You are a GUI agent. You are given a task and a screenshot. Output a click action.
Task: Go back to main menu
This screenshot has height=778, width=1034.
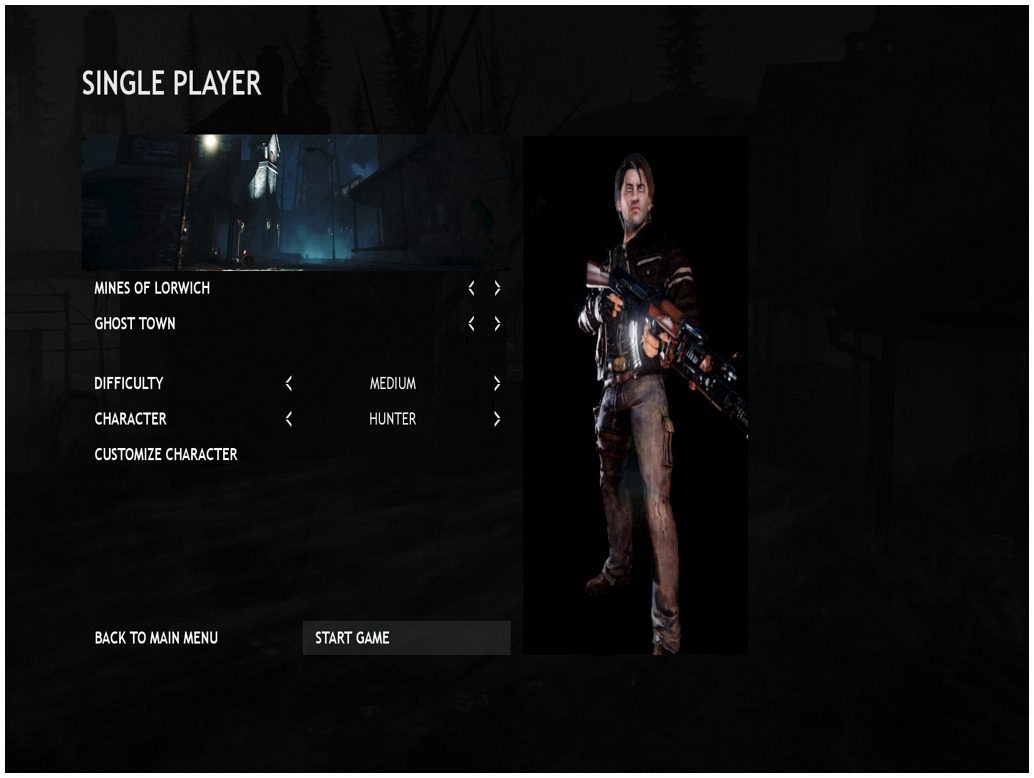click(156, 638)
